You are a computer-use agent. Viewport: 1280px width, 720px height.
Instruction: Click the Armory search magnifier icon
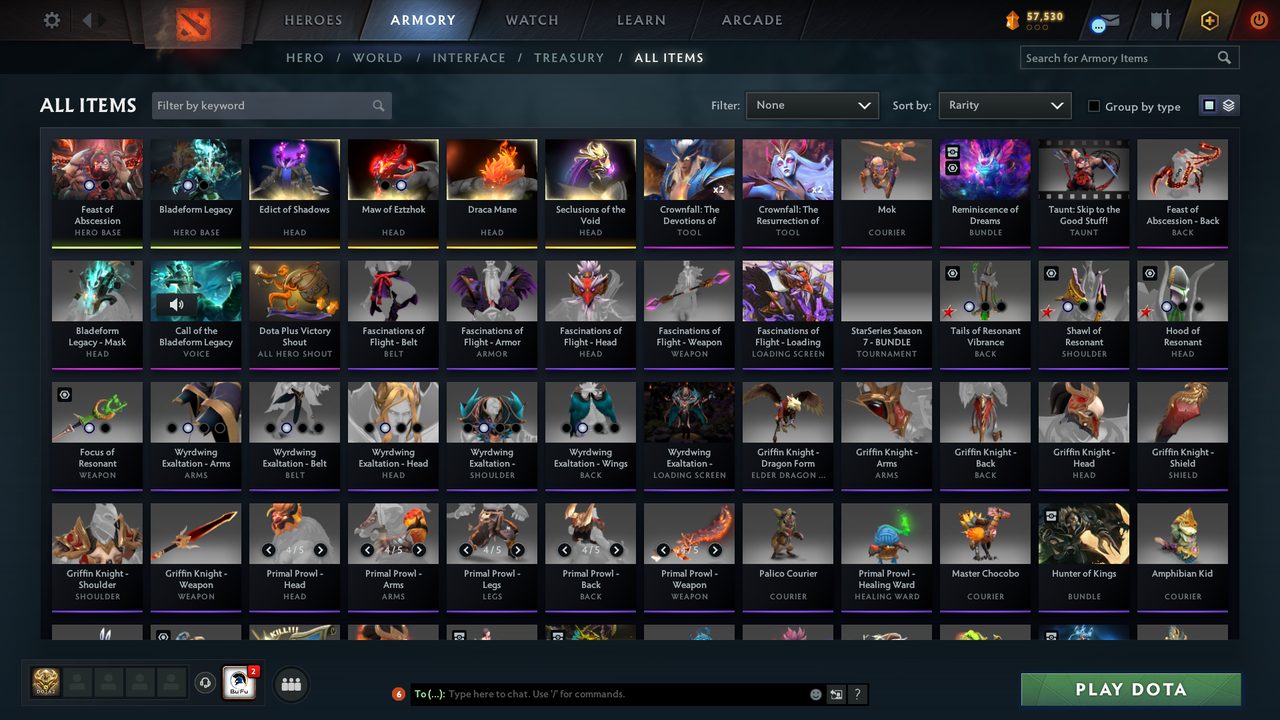(1224, 57)
